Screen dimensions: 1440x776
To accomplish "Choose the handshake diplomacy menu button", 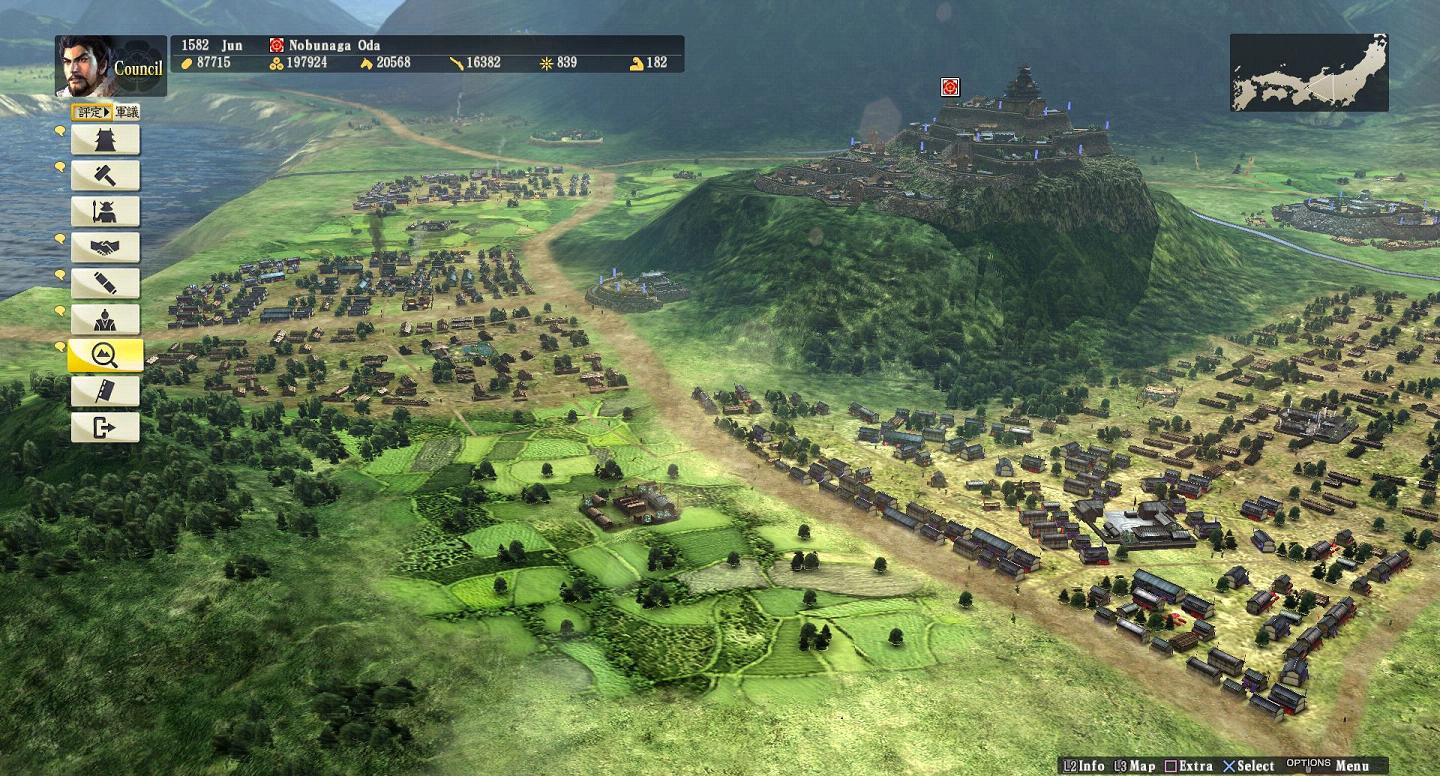I will (x=105, y=248).
